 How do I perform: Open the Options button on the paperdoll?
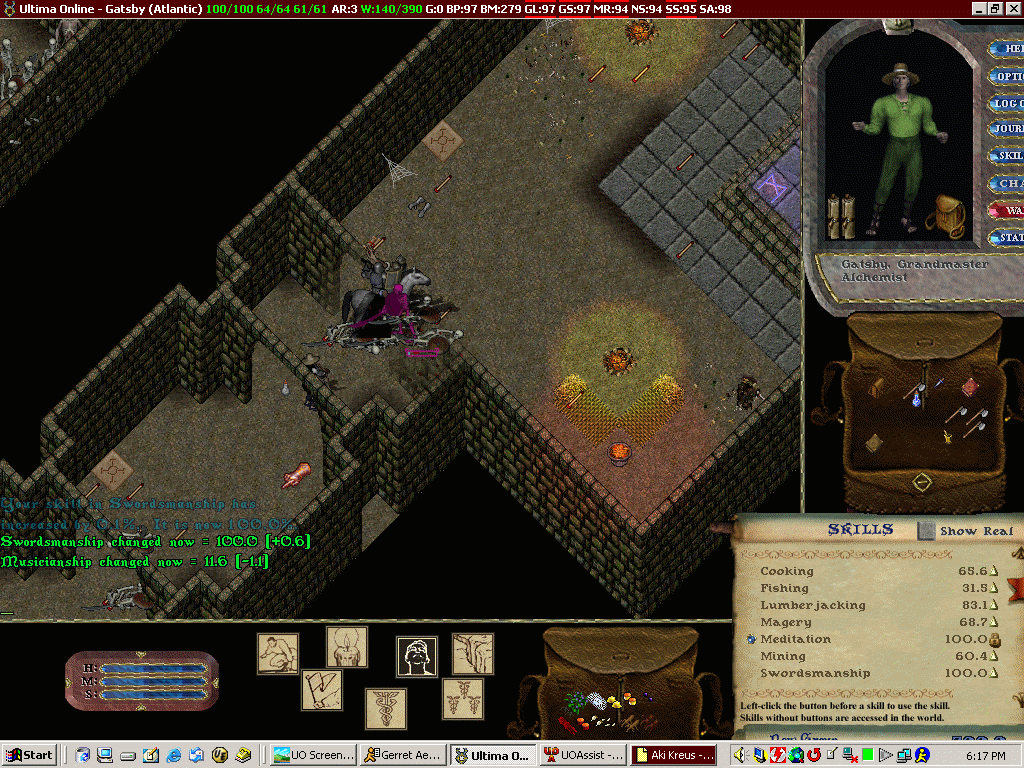(x=1006, y=76)
